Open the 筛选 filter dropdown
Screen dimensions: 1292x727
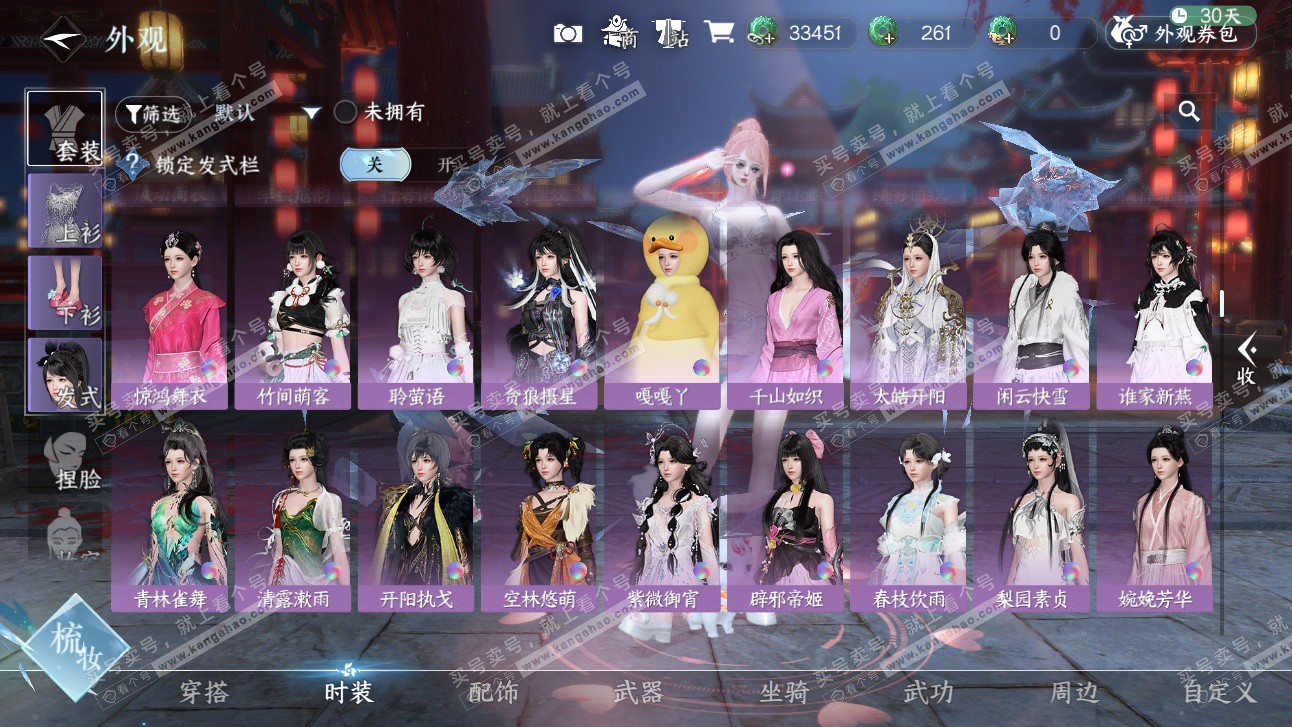tap(152, 113)
